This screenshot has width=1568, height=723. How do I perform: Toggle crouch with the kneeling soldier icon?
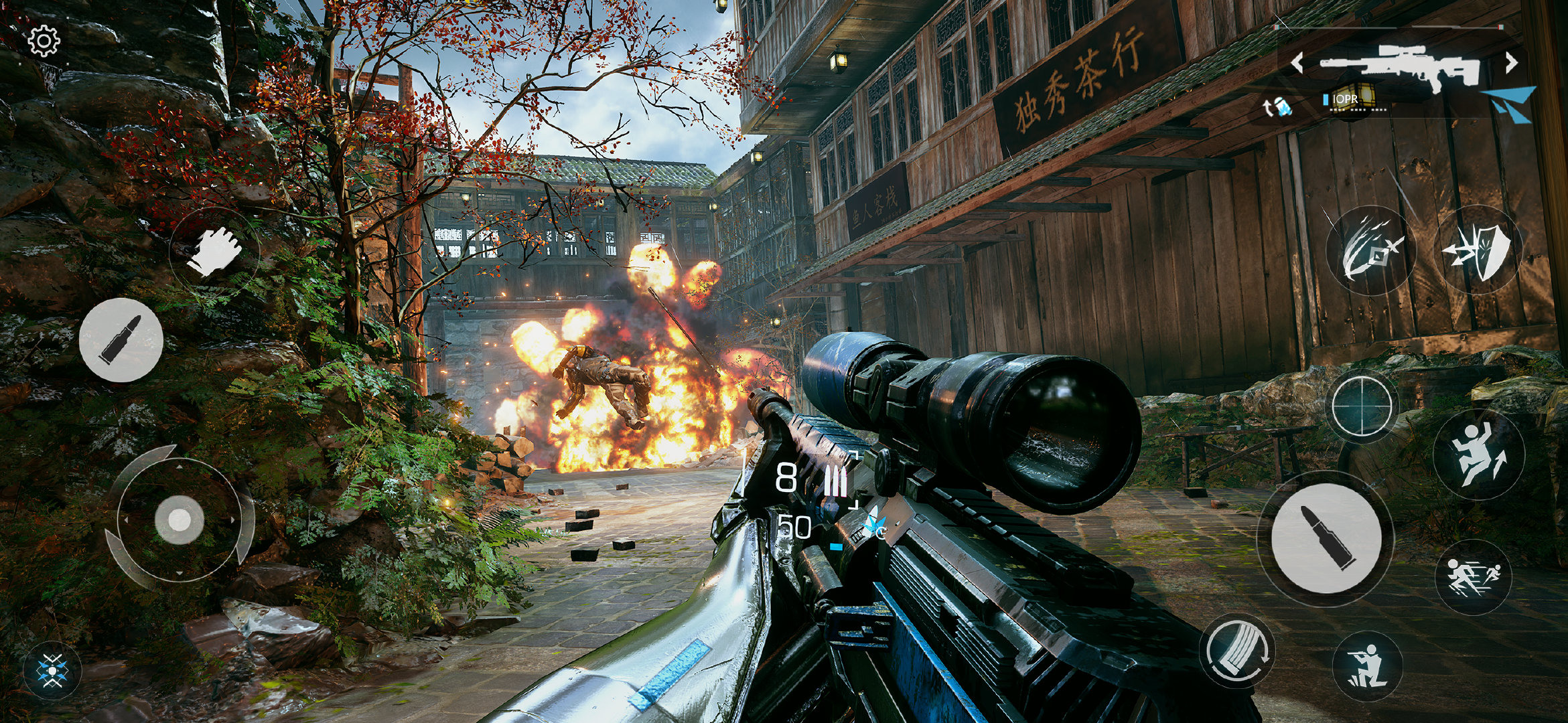coord(1367,666)
